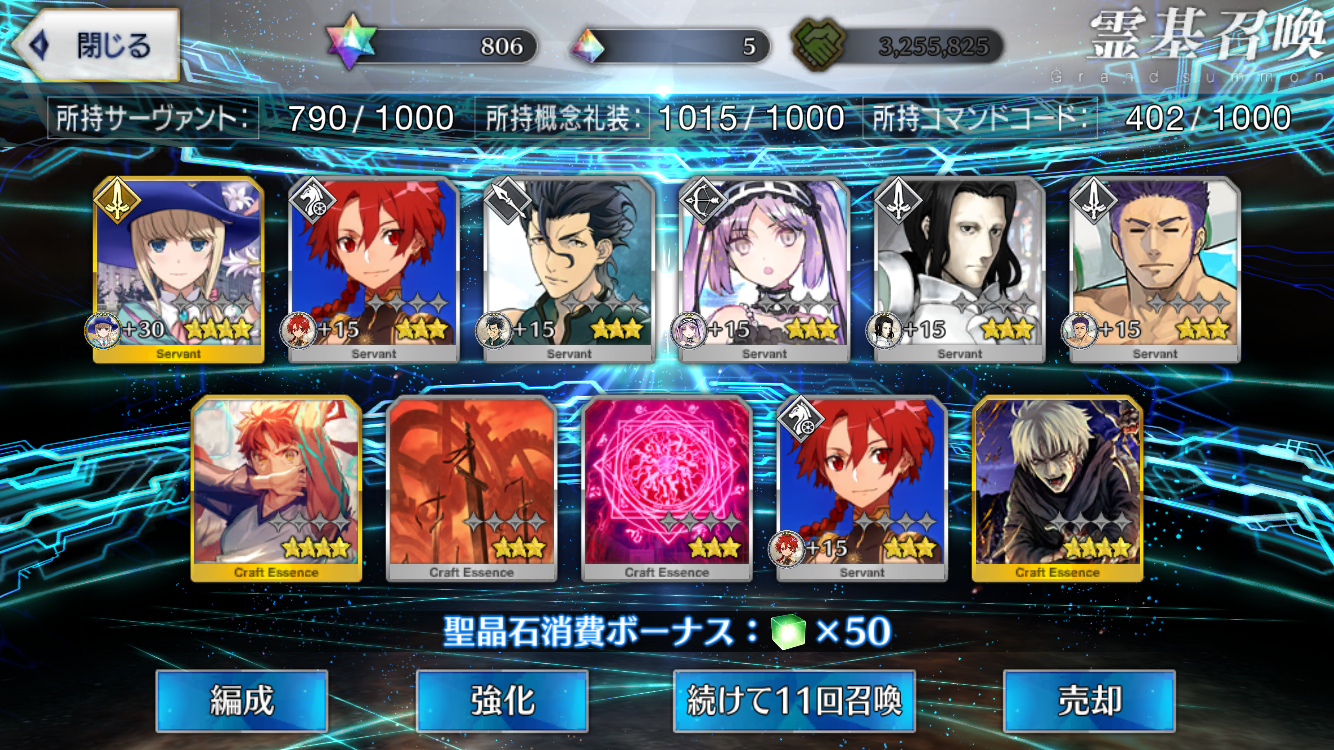This screenshot has height=750, width=1334.
Task: View the white-haired laughing man Craft Essence
Action: [1057, 487]
